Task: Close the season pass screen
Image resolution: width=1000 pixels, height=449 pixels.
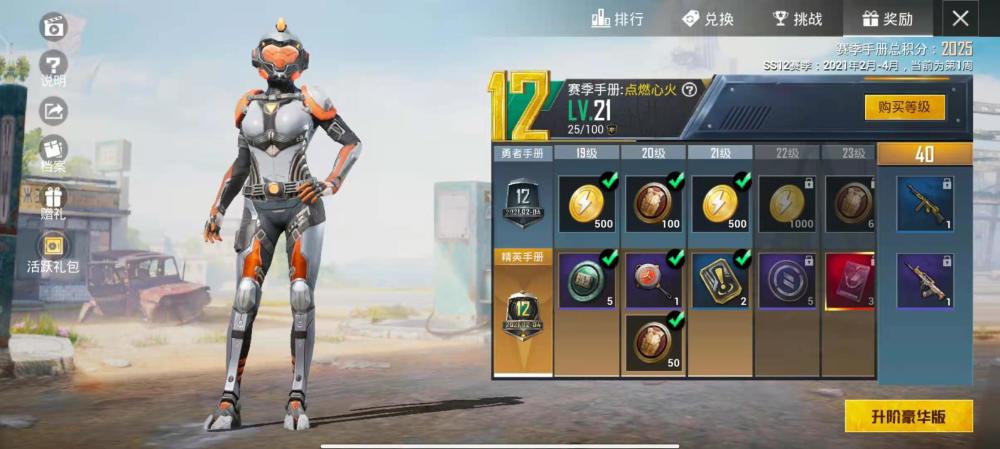Action: [960, 18]
